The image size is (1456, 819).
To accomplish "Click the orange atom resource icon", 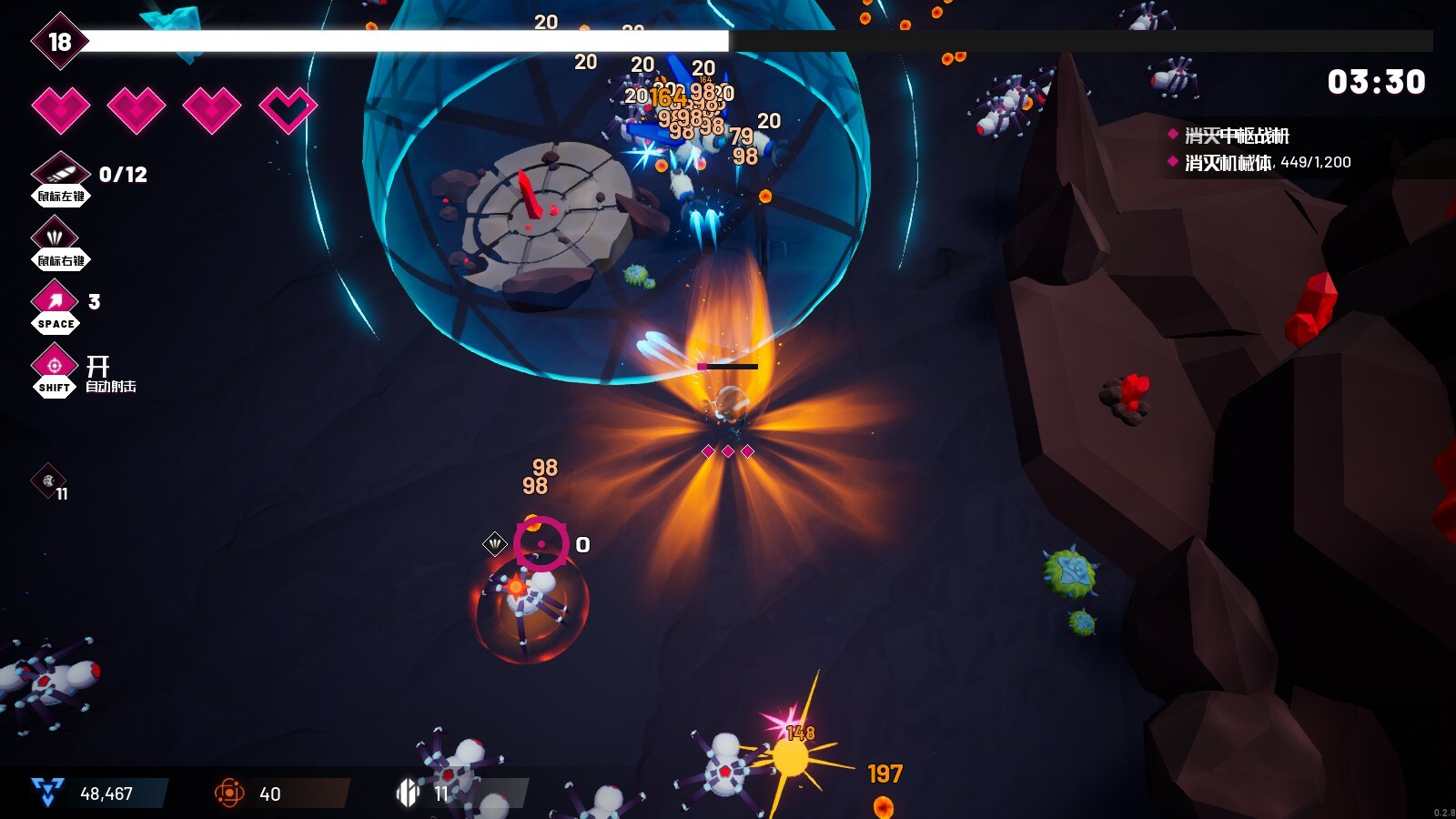I will [229, 793].
